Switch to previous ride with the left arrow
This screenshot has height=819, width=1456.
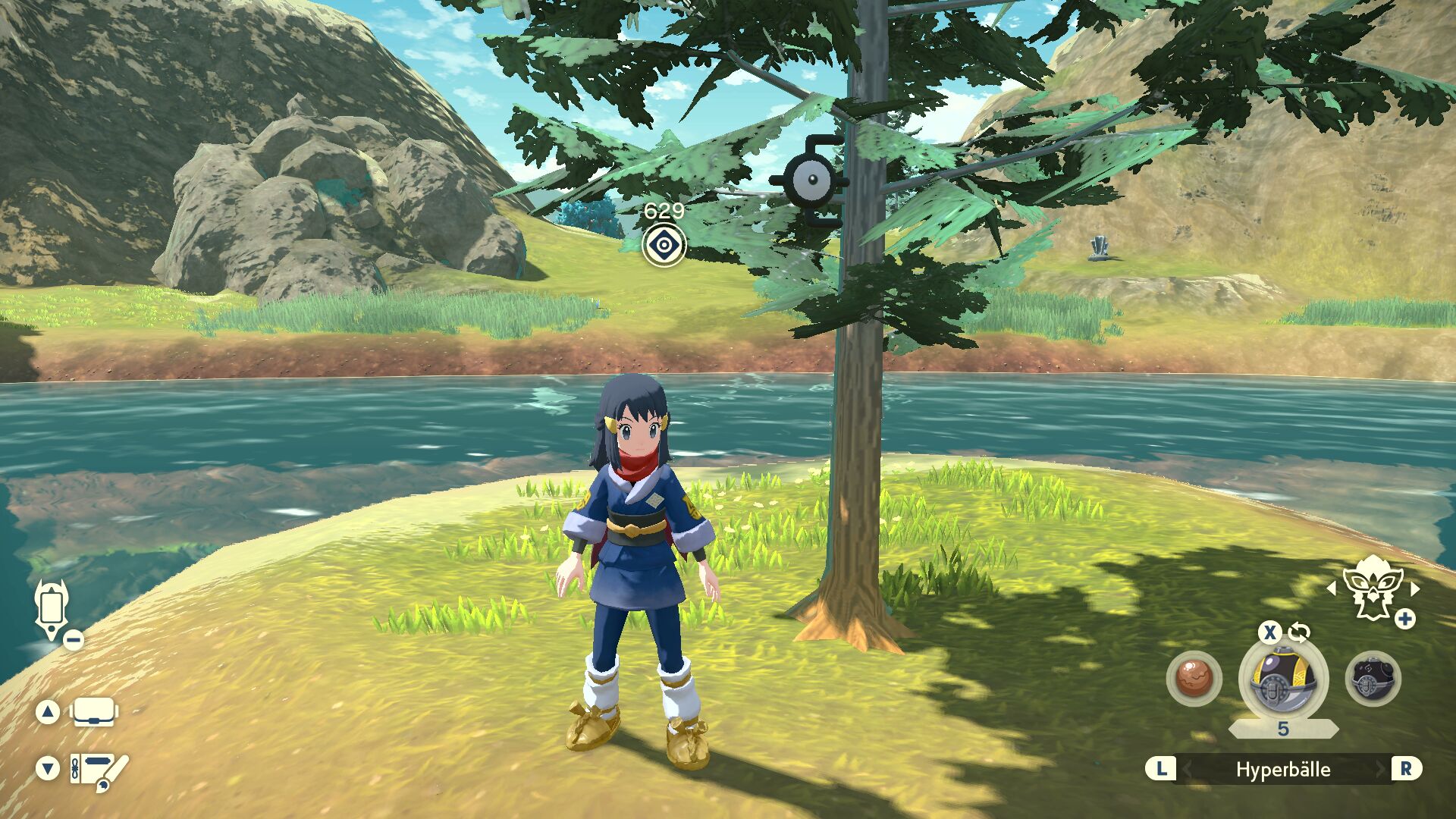1332,588
